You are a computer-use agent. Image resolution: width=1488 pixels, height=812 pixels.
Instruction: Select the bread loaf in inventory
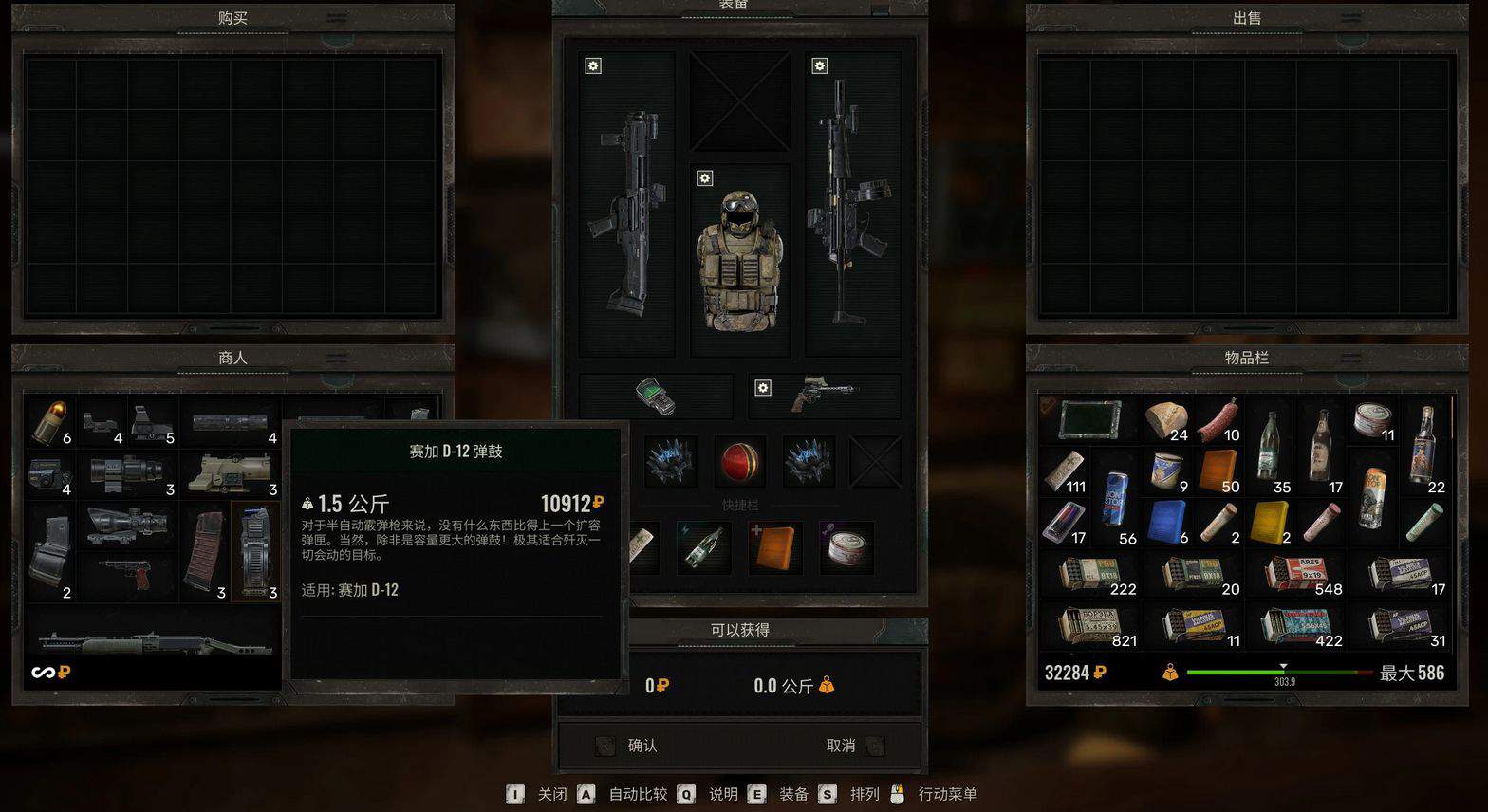[1167, 420]
